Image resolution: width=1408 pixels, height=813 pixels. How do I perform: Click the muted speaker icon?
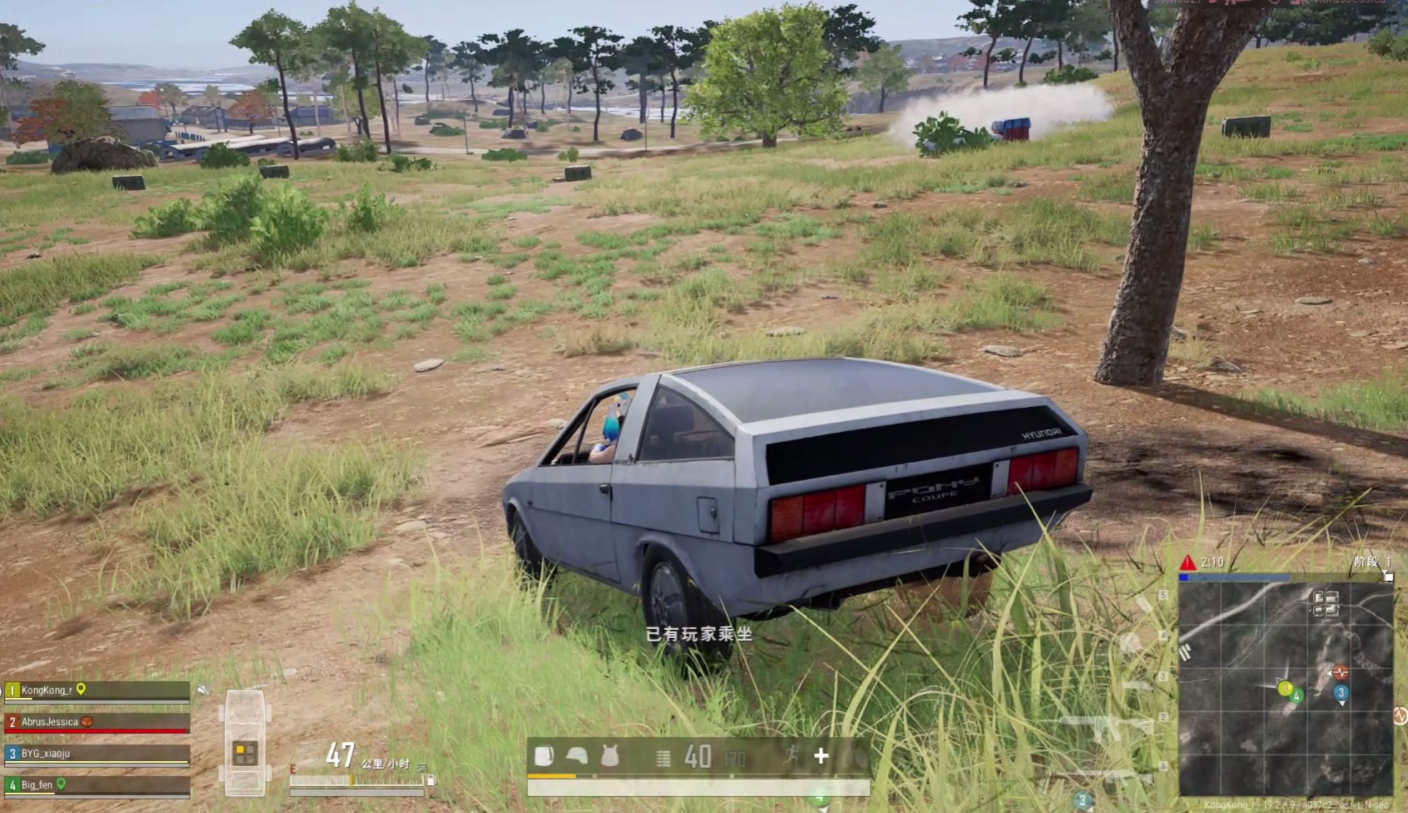(203, 689)
